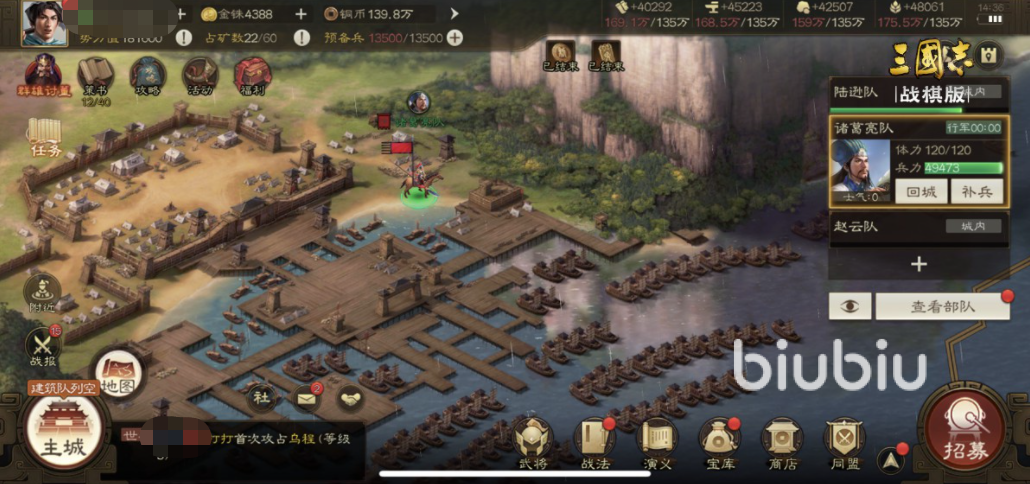This screenshot has height=484, width=1030.
Task: Open the 攻略 guide pouch
Action: (148, 76)
